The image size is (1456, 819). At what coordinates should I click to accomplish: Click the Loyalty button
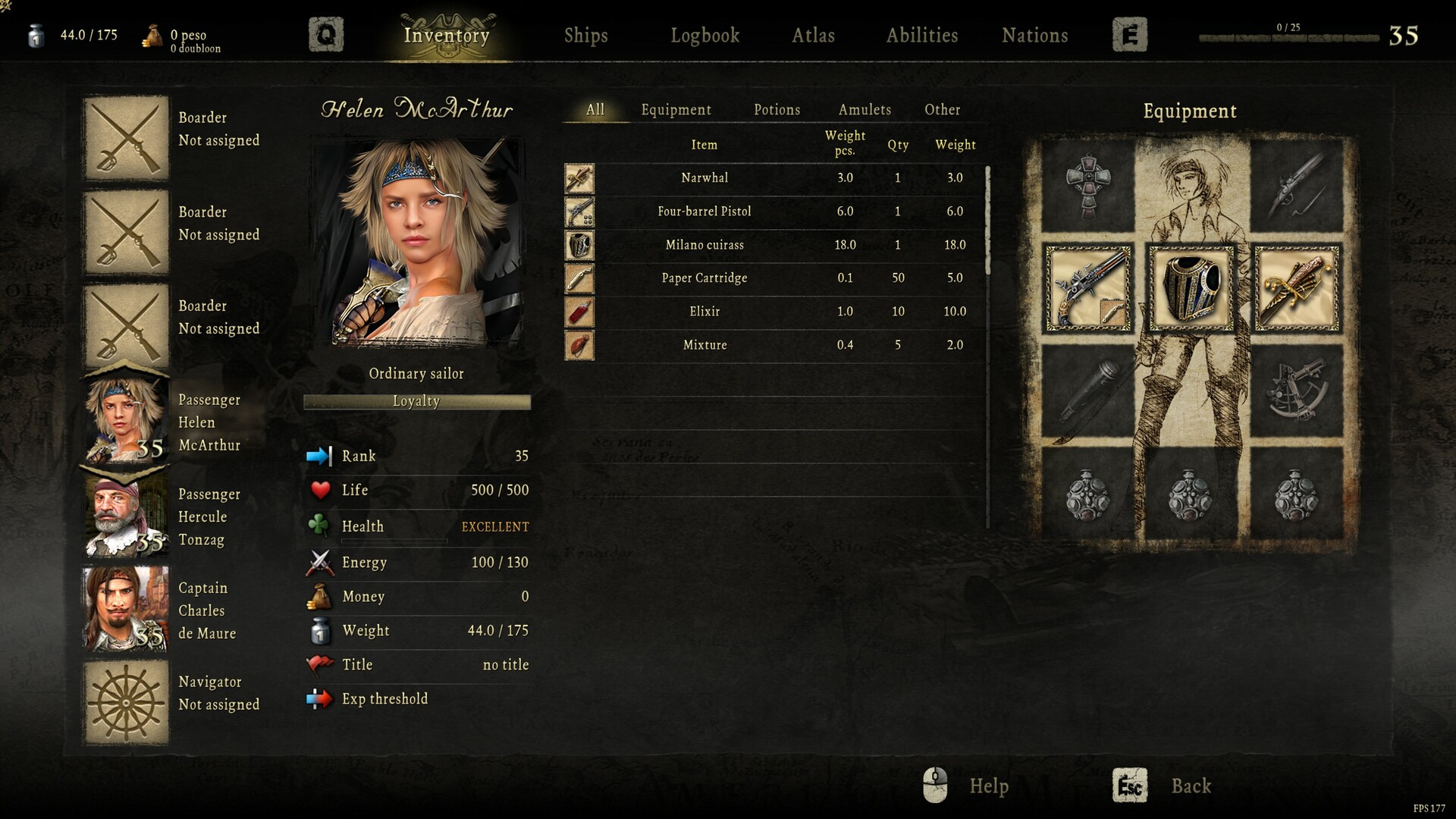pos(416,402)
